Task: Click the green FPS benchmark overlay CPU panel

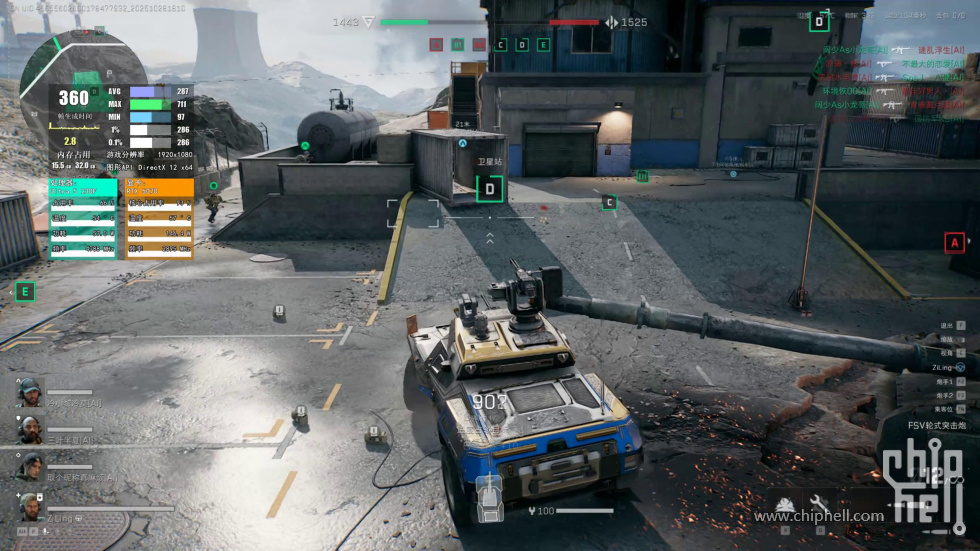Action: 83,218
